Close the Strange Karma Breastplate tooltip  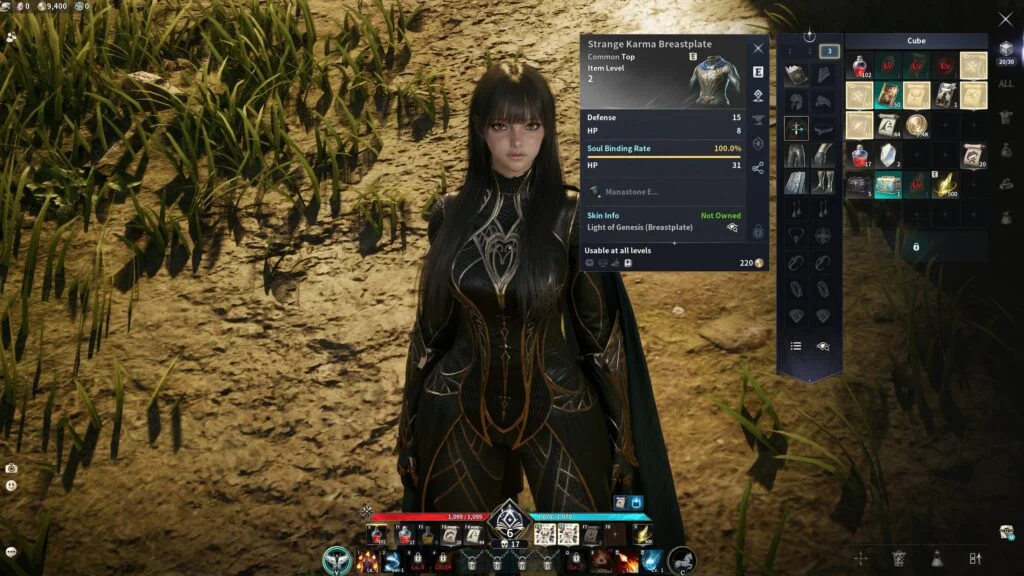pos(758,48)
